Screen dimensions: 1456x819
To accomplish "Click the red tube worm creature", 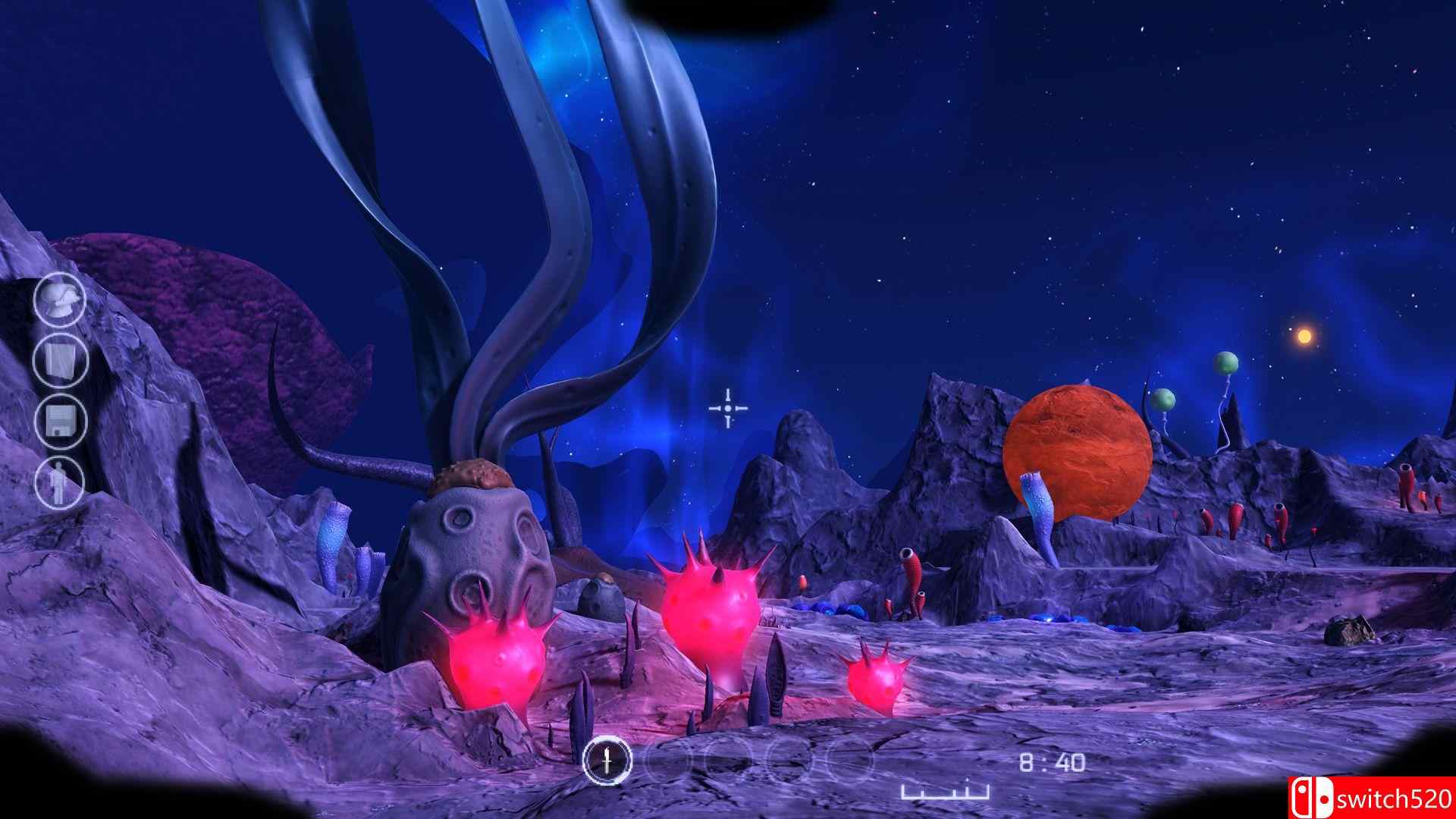I will tap(912, 573).
